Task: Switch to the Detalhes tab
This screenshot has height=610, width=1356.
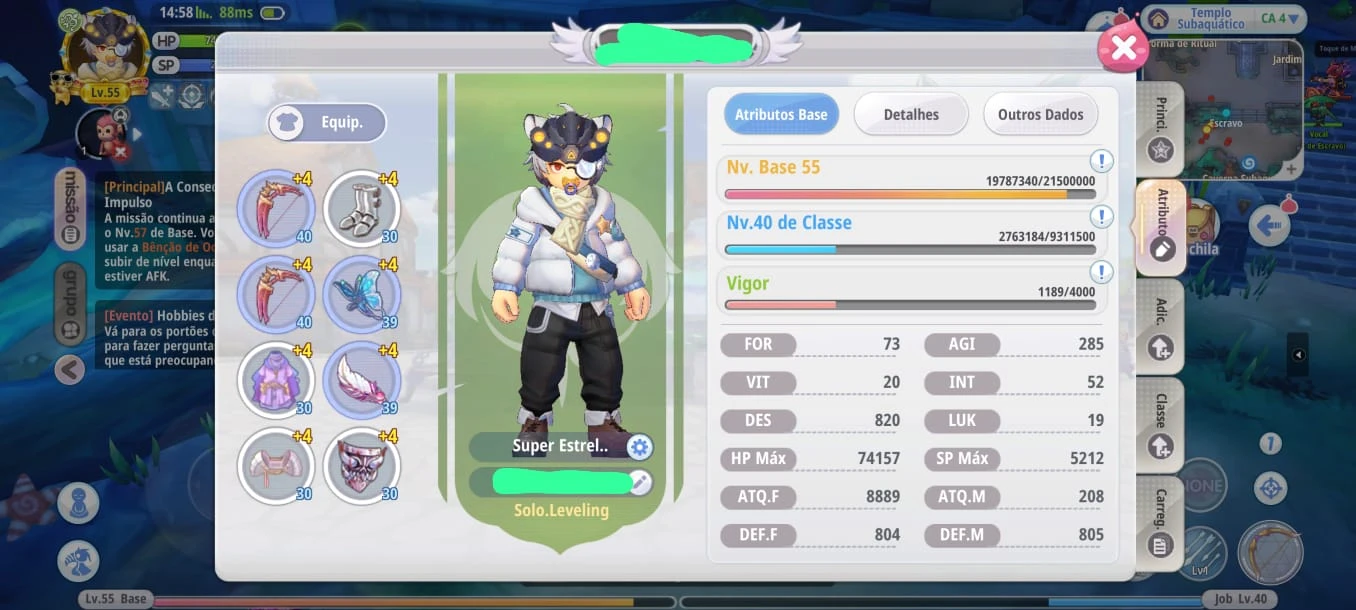Action: pyautogui.click(x=911, y=114)
